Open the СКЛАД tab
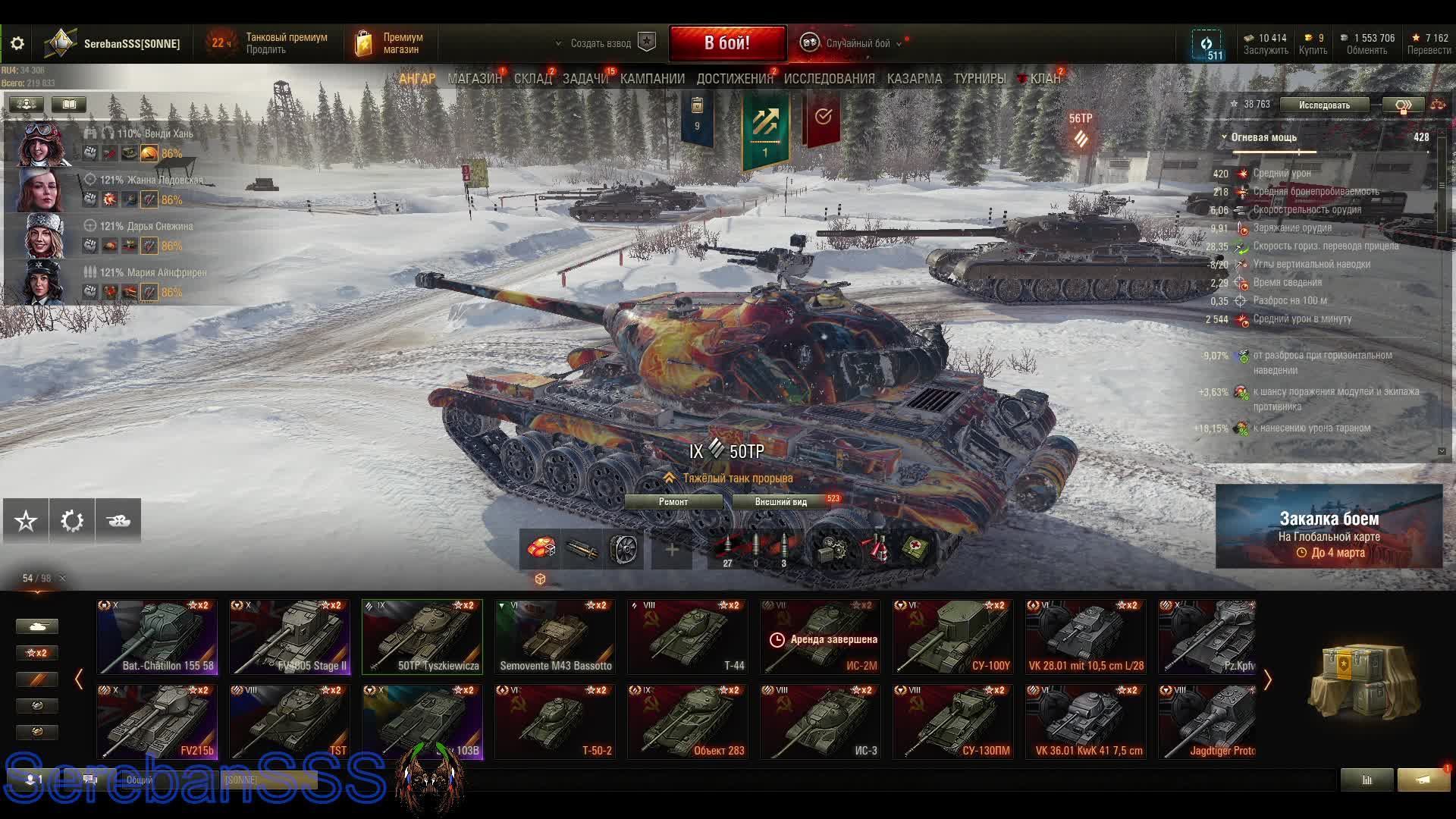 click(533, 79)
